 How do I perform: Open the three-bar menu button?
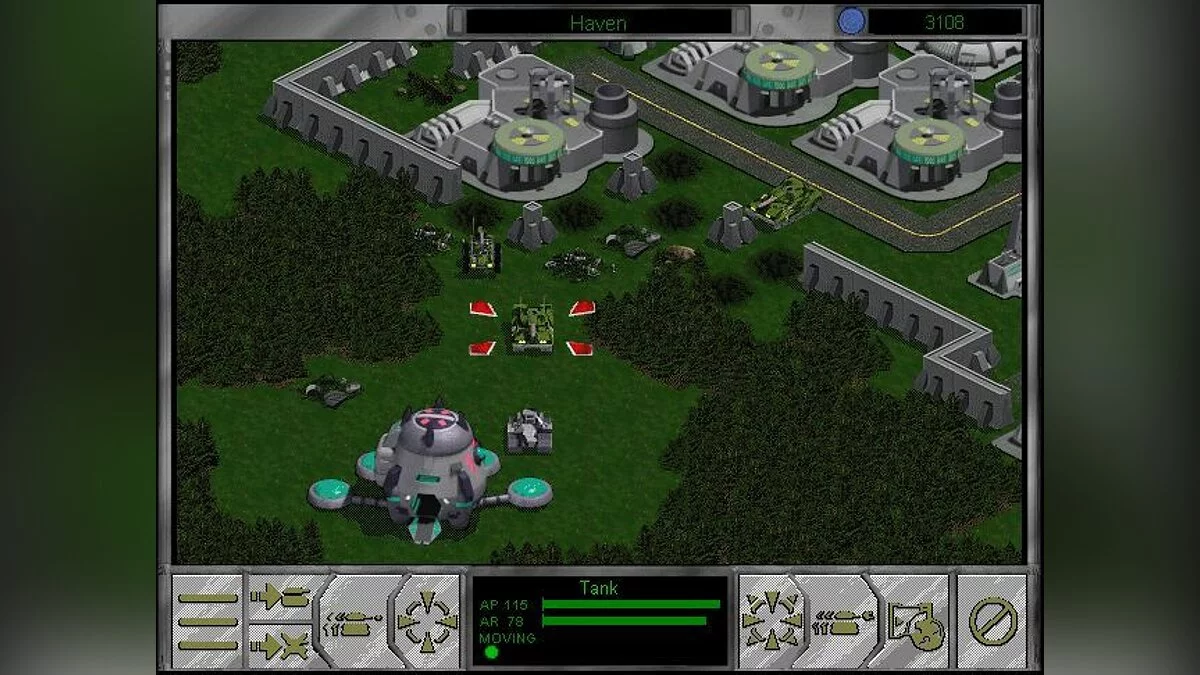coord(208,621)
